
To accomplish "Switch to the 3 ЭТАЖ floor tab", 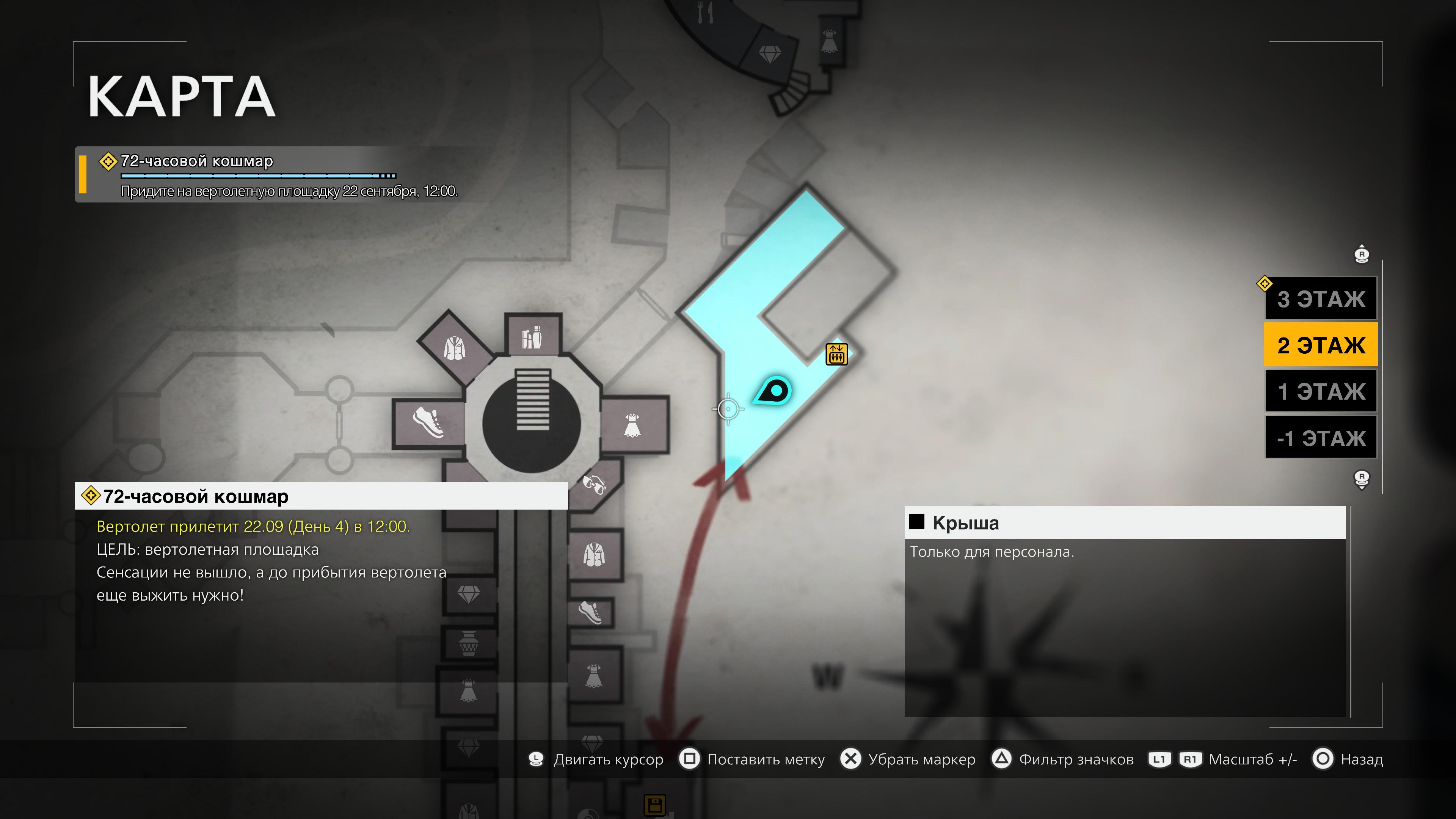I will [x=1320, y=298].
